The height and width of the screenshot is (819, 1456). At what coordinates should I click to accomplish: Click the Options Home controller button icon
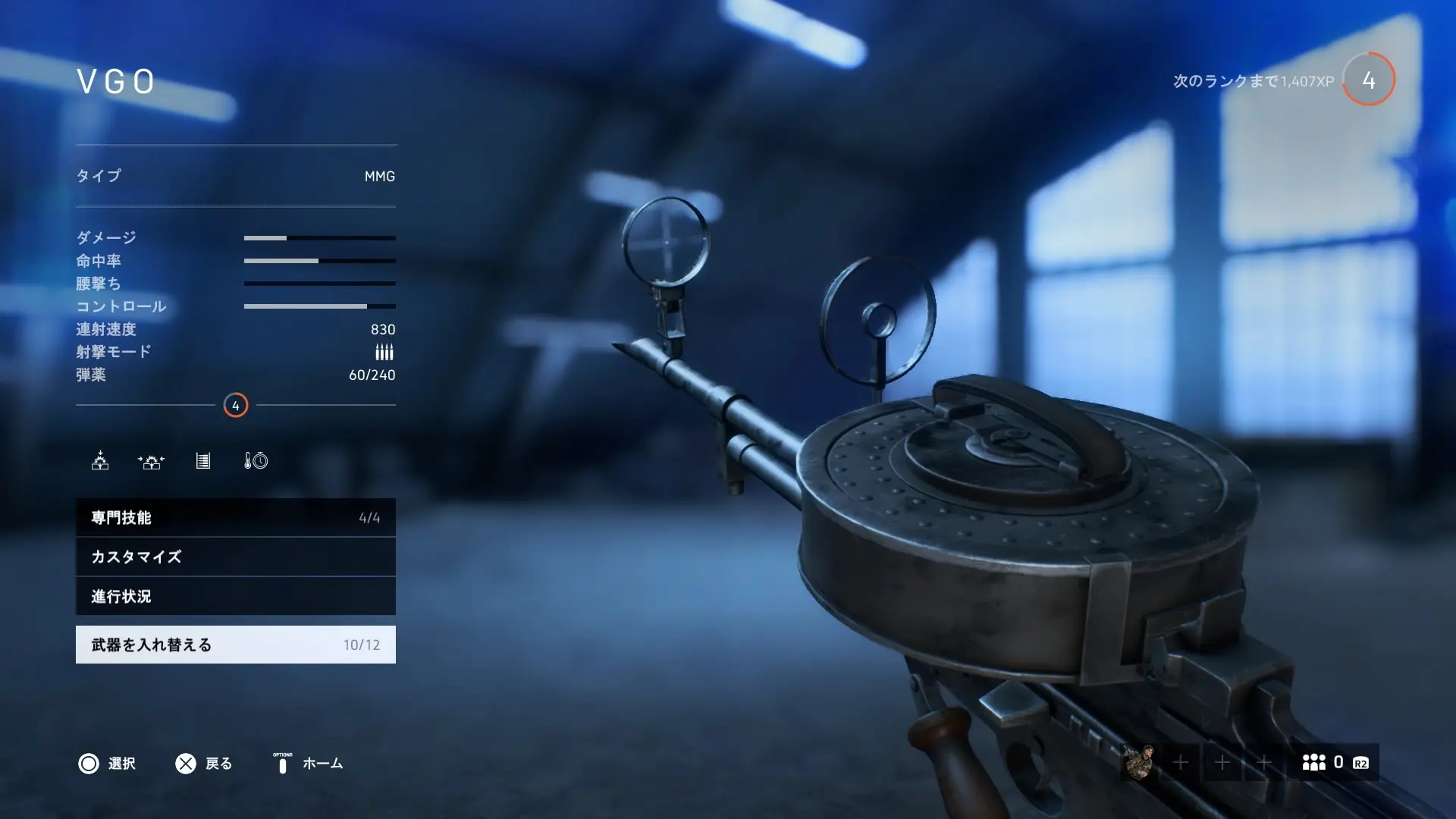click(x=282, y=764)
